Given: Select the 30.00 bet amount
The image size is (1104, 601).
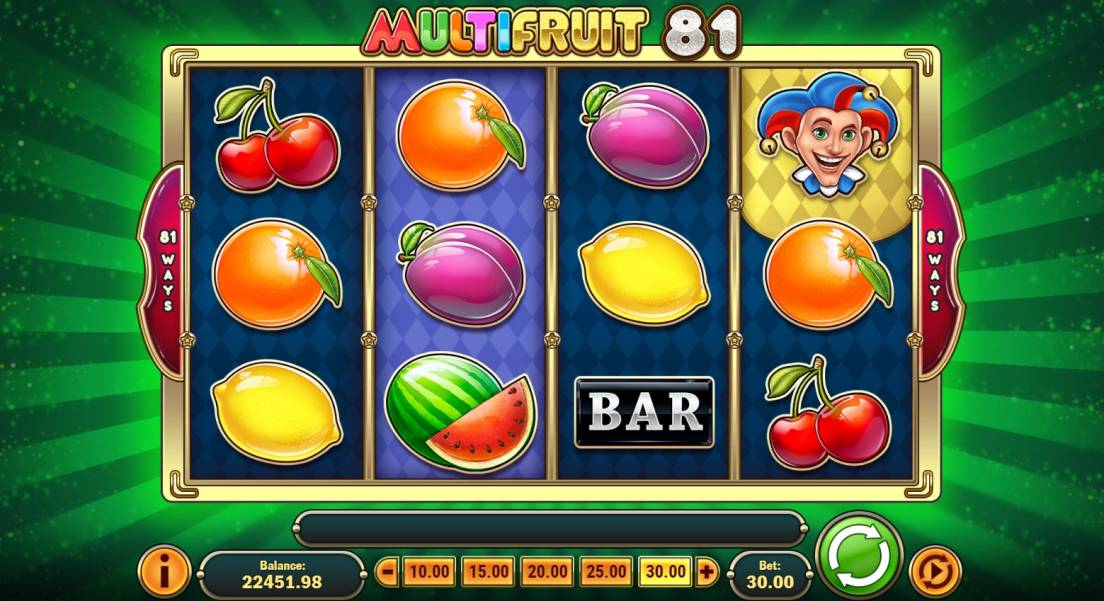Looking at the screenshot, I should pyautogui.click(x=666, y=572).
